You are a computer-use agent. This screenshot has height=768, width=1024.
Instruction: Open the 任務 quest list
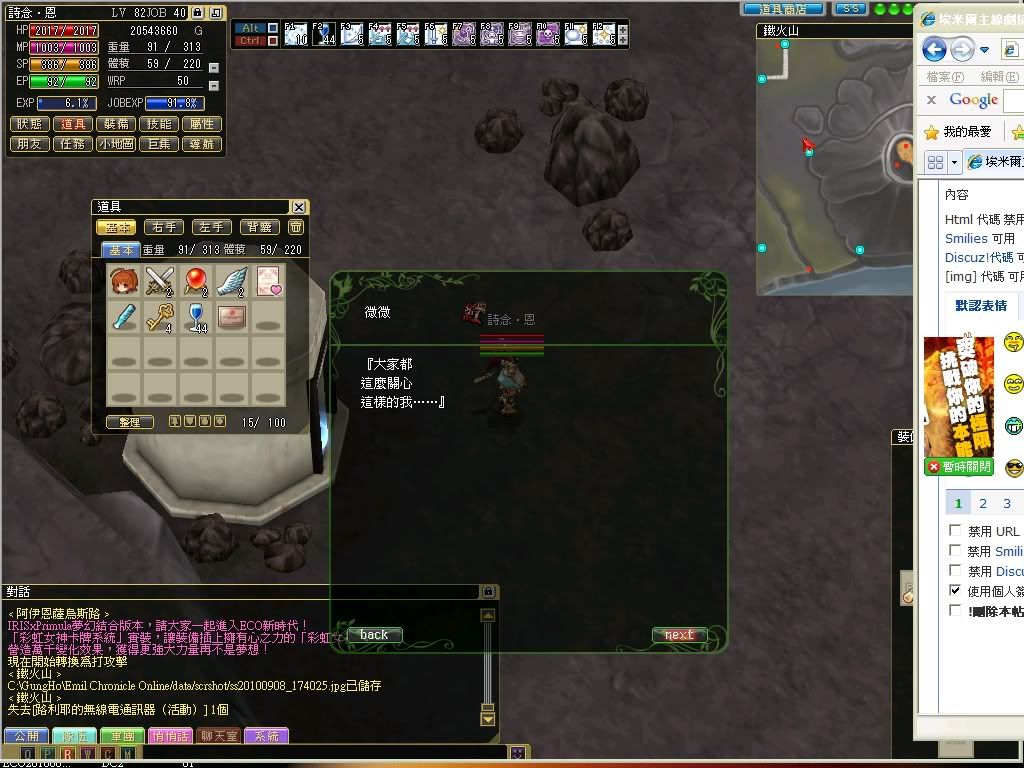click(x=73, y=144)
